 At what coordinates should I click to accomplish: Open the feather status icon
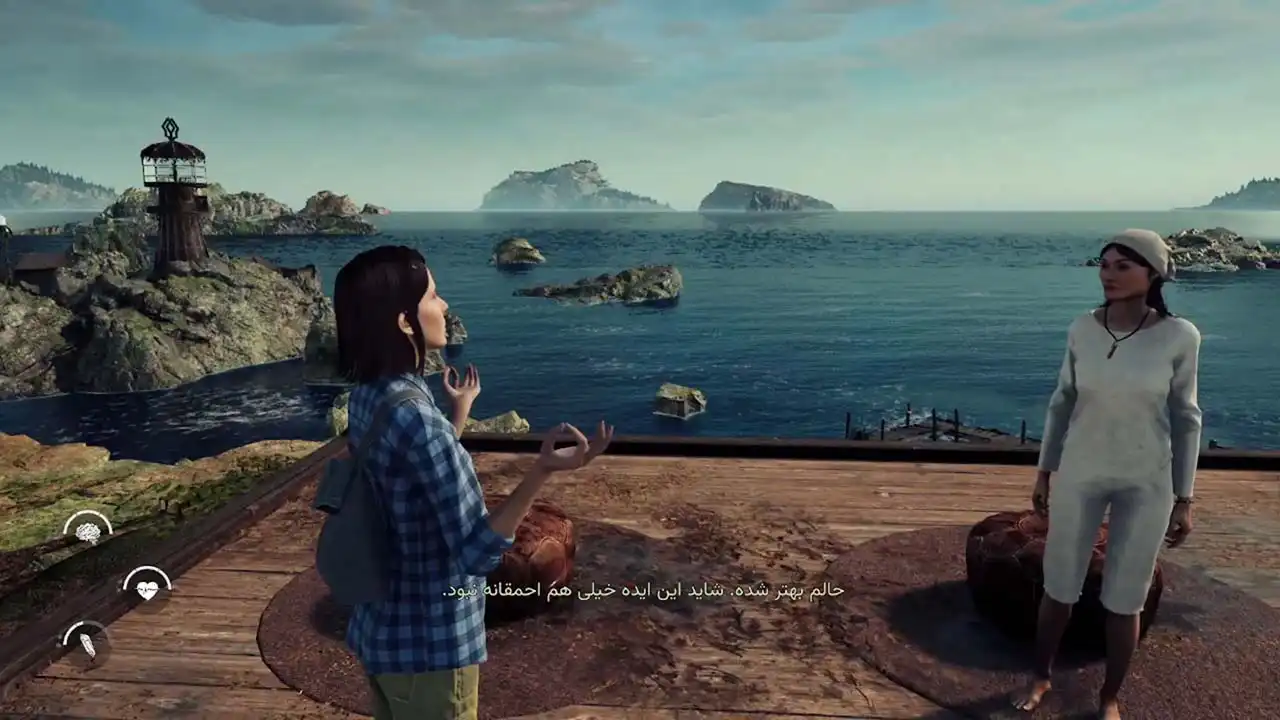click(x=87, y=643)
